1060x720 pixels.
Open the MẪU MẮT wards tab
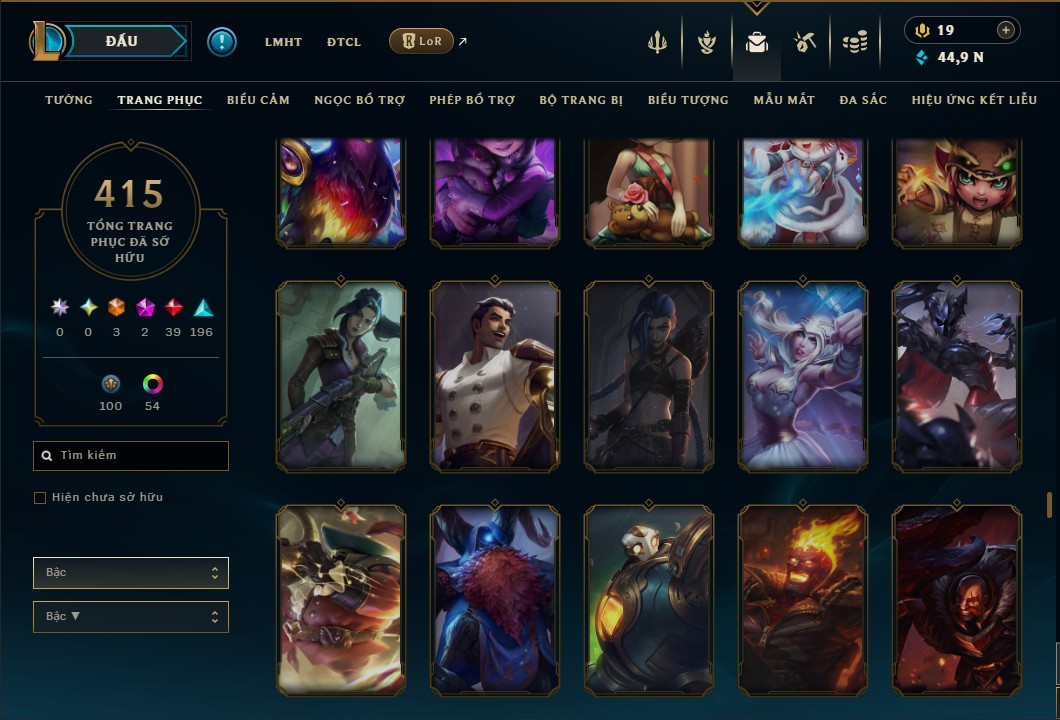(x=784, y=100)
